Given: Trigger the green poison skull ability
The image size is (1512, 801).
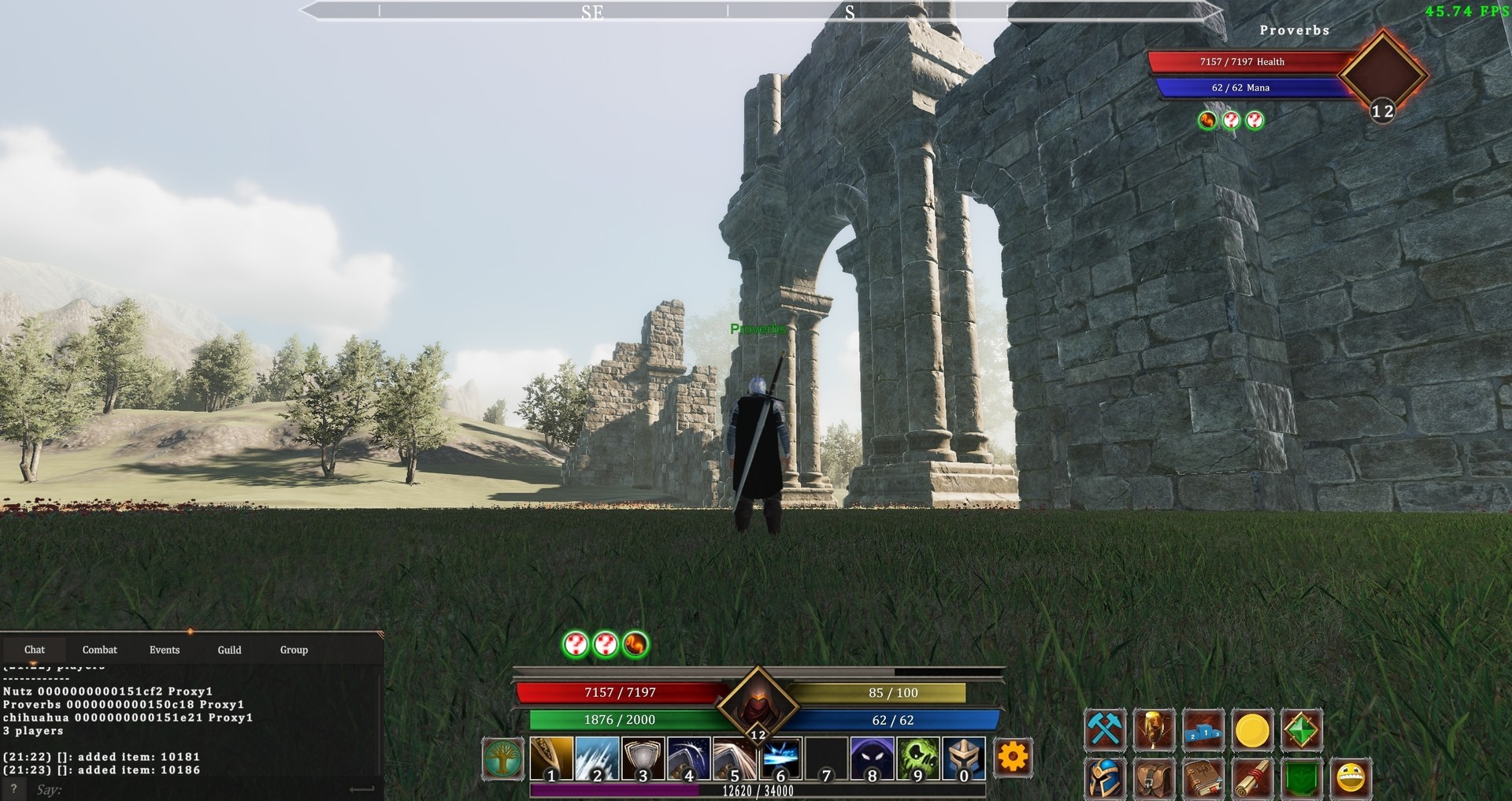Looking at the screenshot, I should point(918,759).
